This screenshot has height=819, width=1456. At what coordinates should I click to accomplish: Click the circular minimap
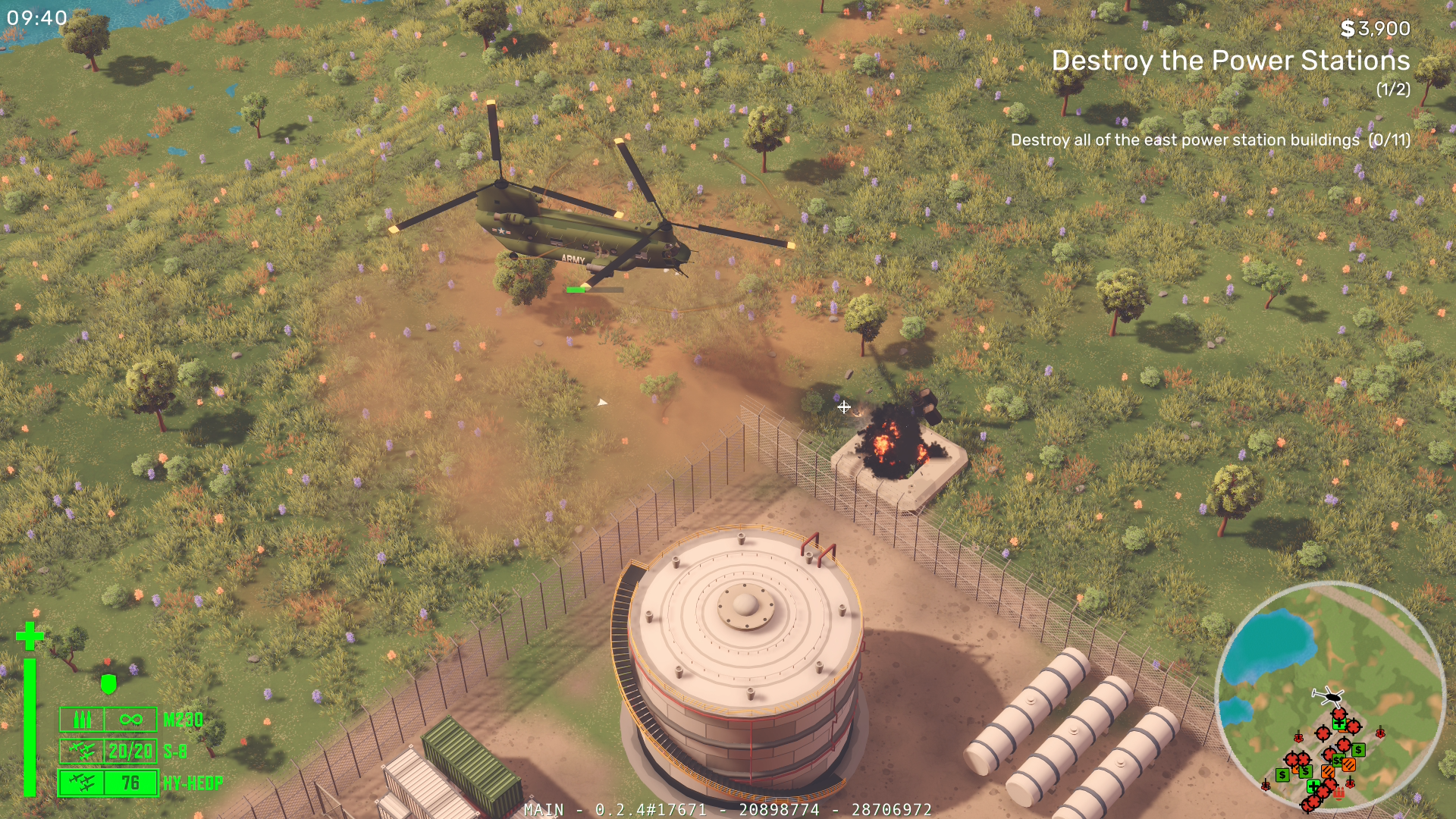point(1329,696)
